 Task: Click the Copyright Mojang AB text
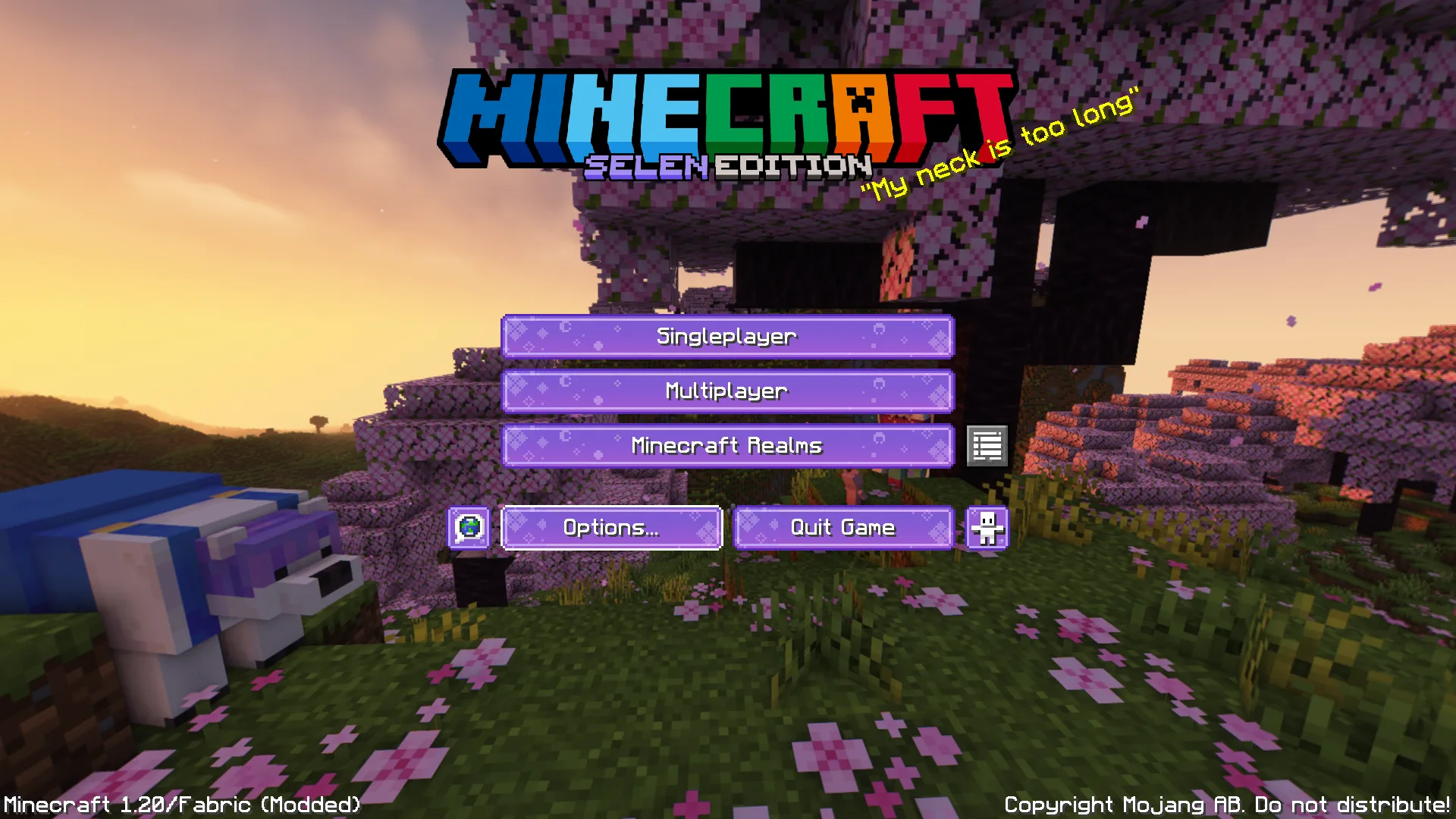point(1227,805)
